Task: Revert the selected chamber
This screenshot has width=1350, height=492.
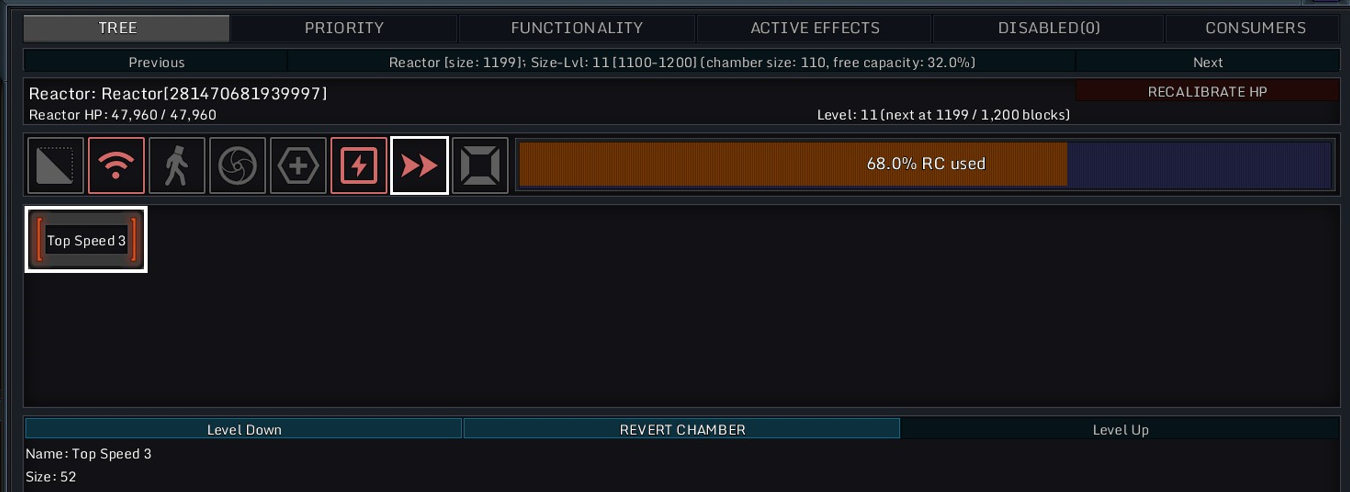Action: pyautogui.click(x=682, y=429)
